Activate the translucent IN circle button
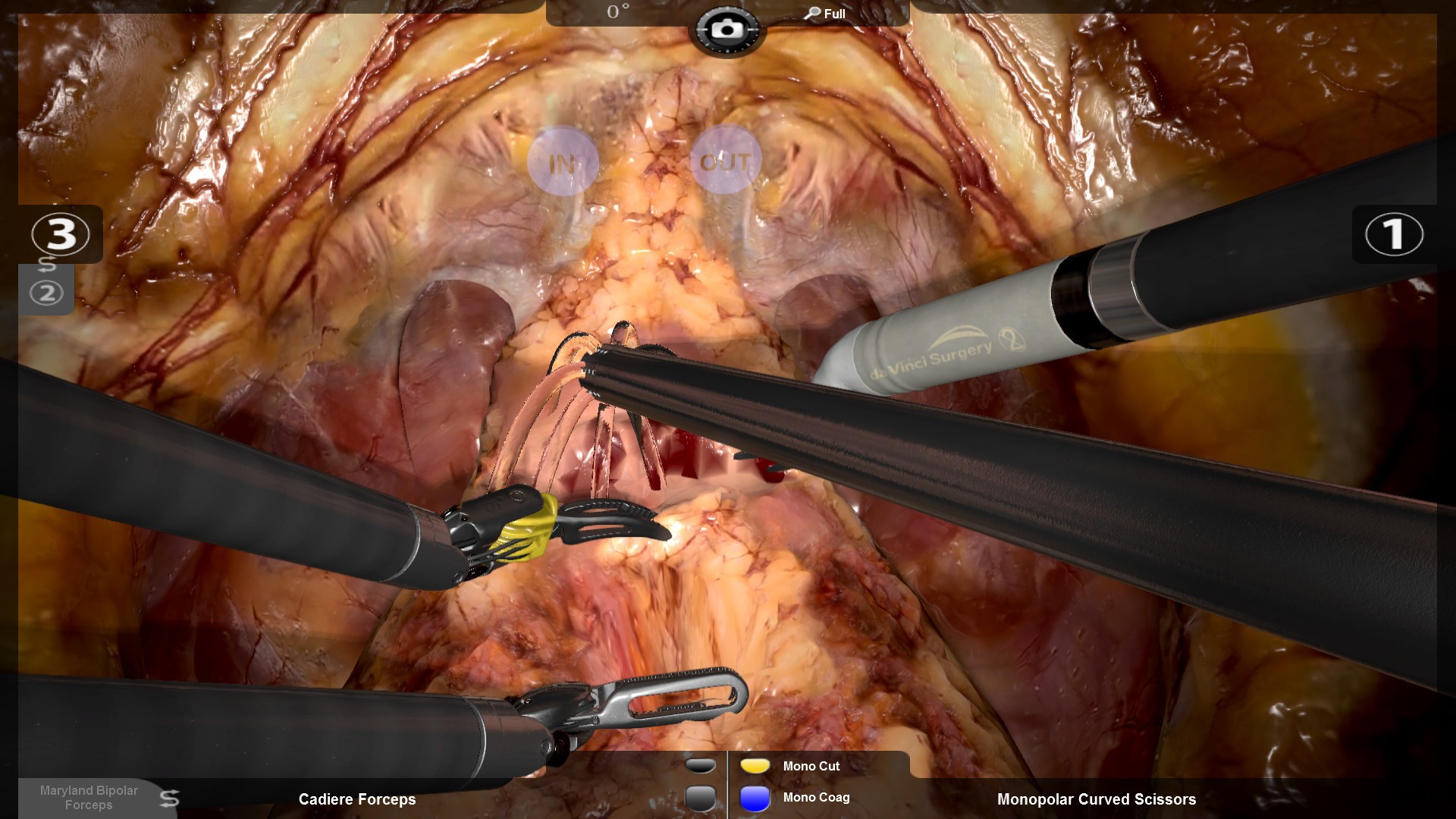 (563, 162)
